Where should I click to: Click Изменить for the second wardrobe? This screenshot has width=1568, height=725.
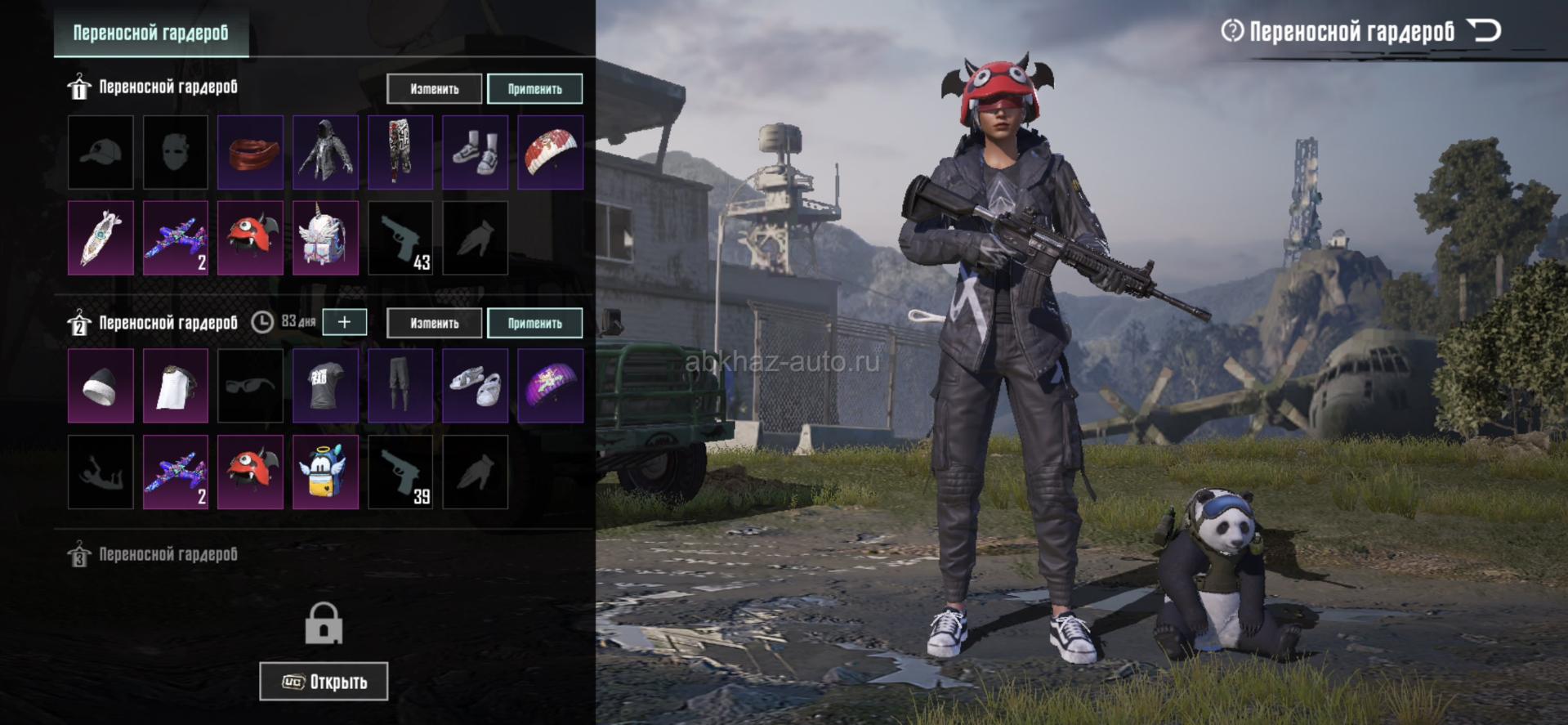tap(434, 323)
